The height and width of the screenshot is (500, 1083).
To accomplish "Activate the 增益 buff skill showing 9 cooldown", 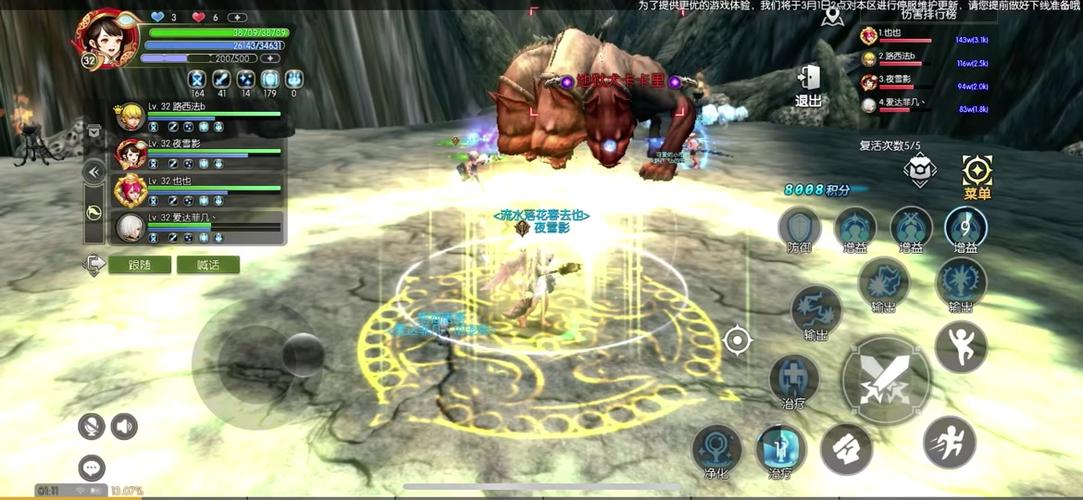I will [965, 227].
